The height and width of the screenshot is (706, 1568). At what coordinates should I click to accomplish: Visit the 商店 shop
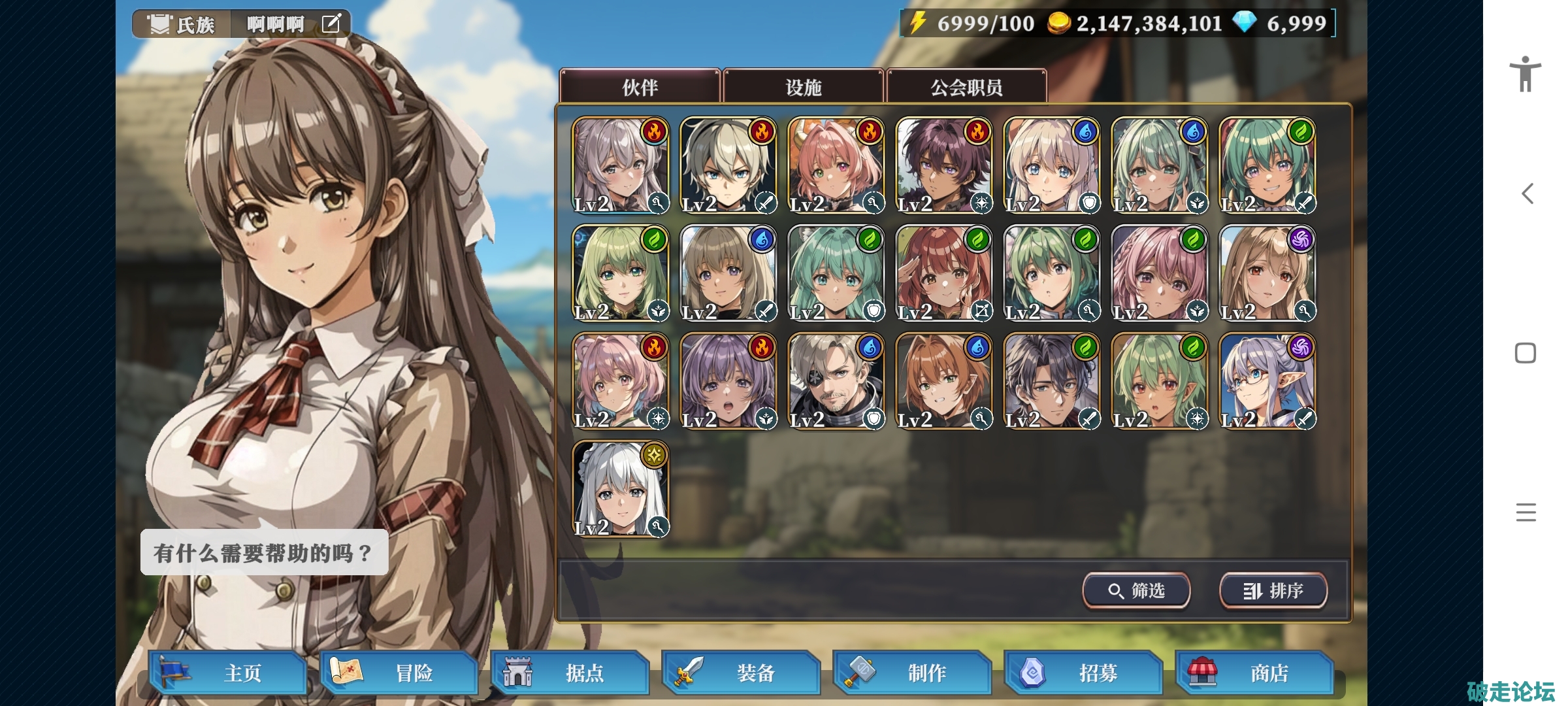click(1255, 673)
